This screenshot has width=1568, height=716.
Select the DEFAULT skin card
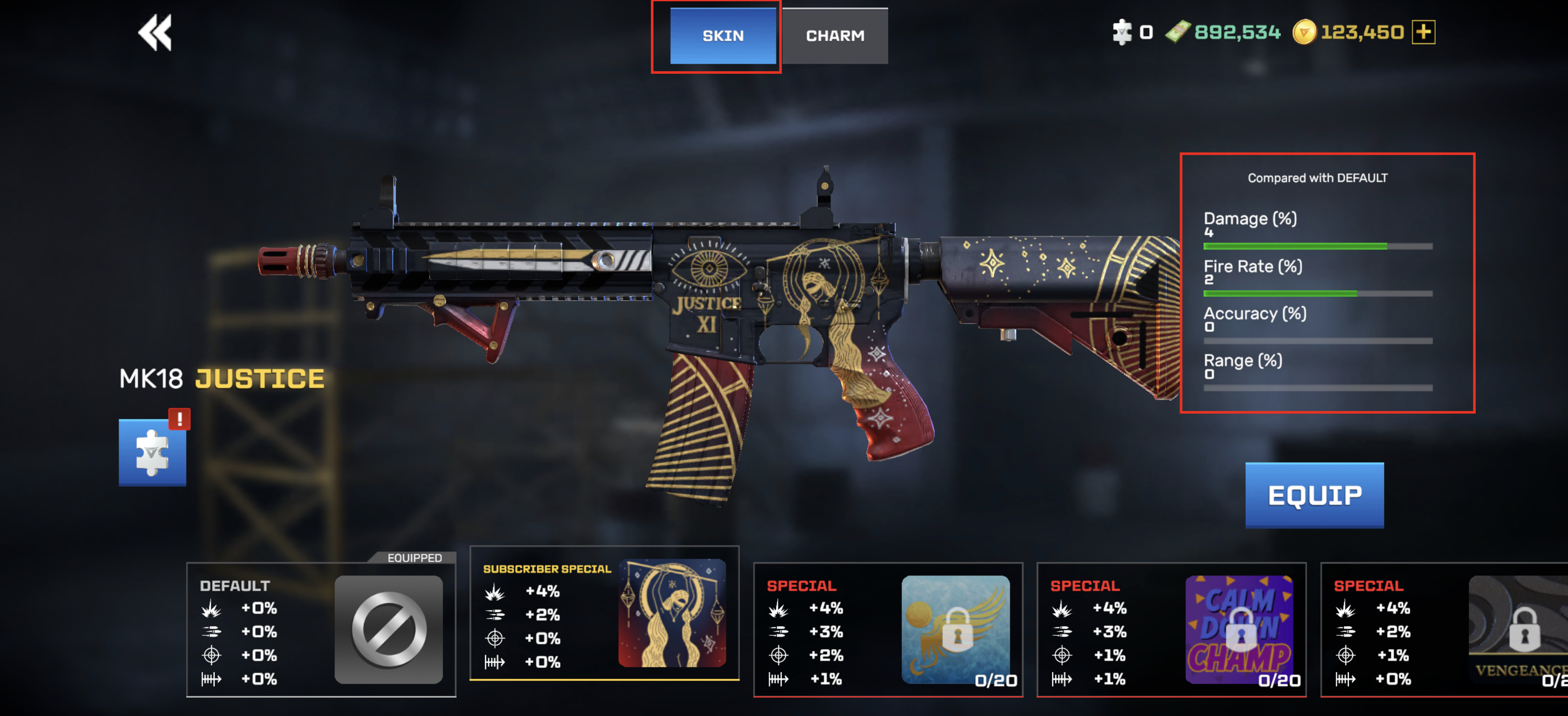click(x=321, y=629)
